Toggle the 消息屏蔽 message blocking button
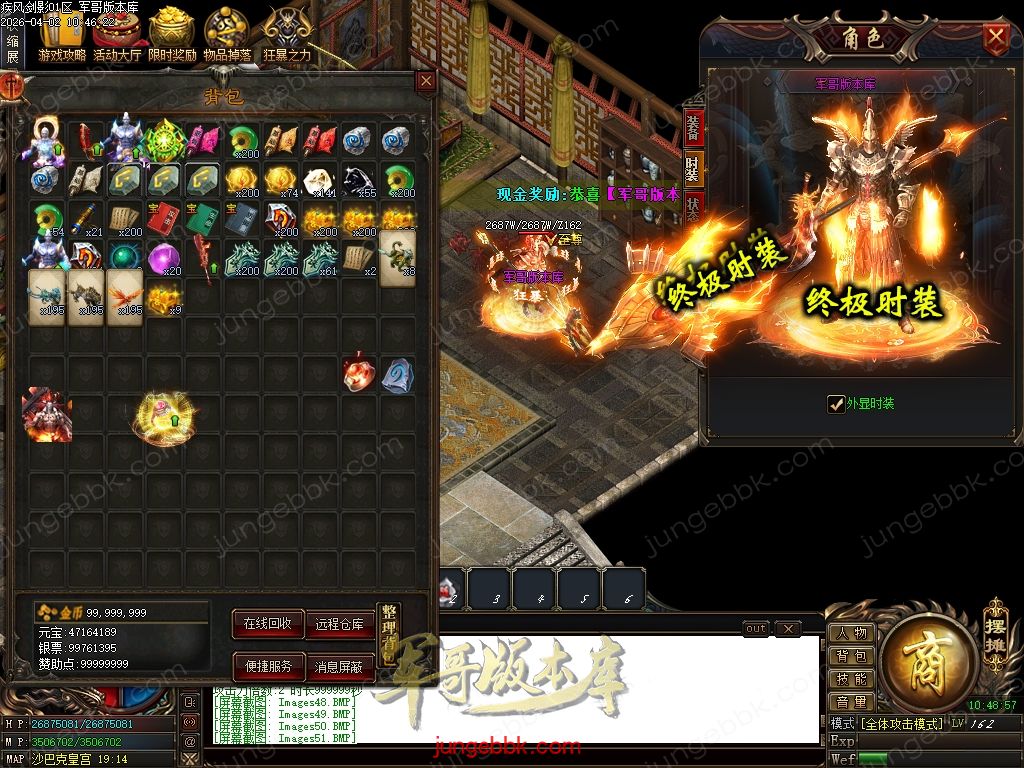The width and height of the screenshot is (1024, 768). pos(338,666)
